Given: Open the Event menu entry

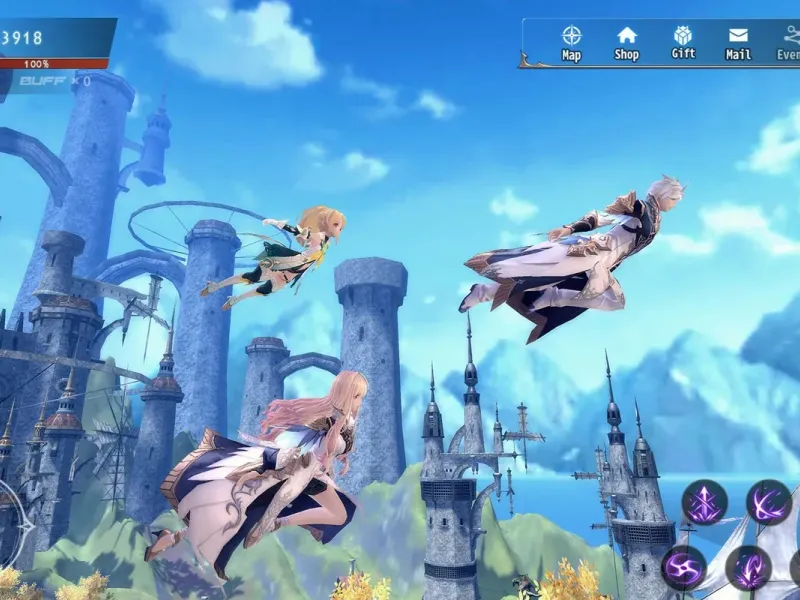Looking at the screenshot, I should 789,42.
